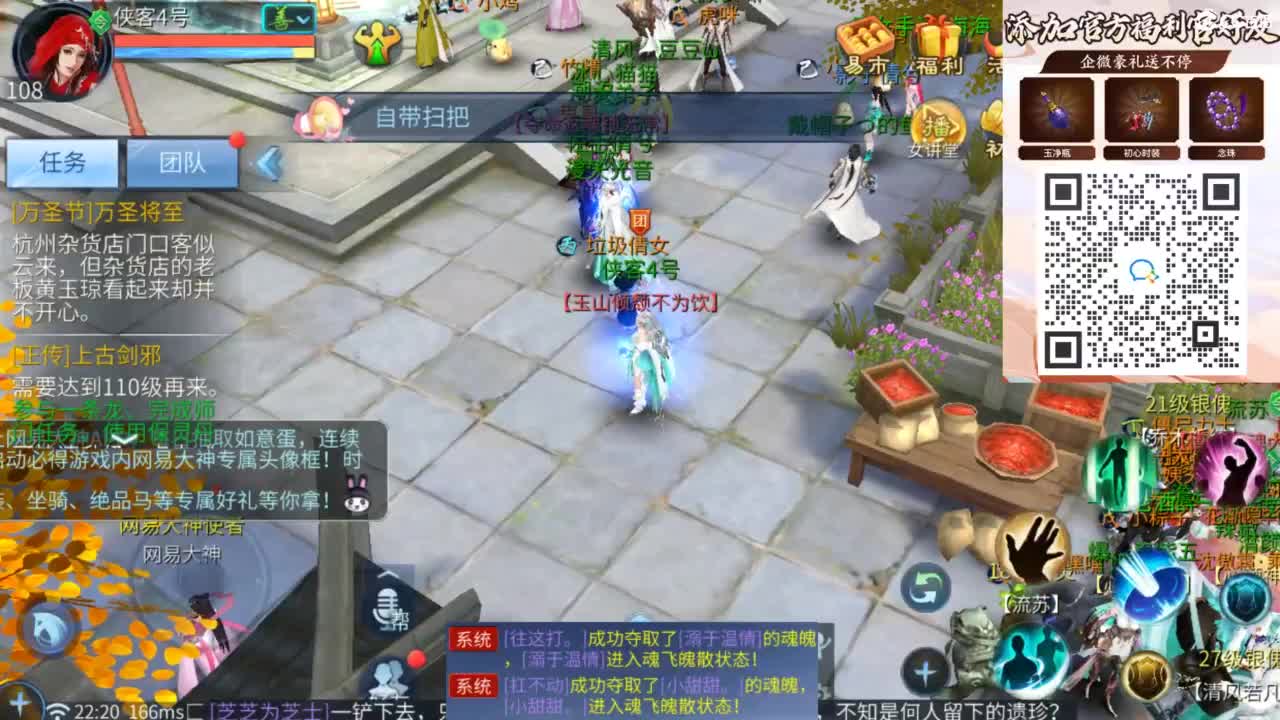The image size is (1280, 720).
Task: Cast the golden shield skill
Action: tap(1146, 677)
